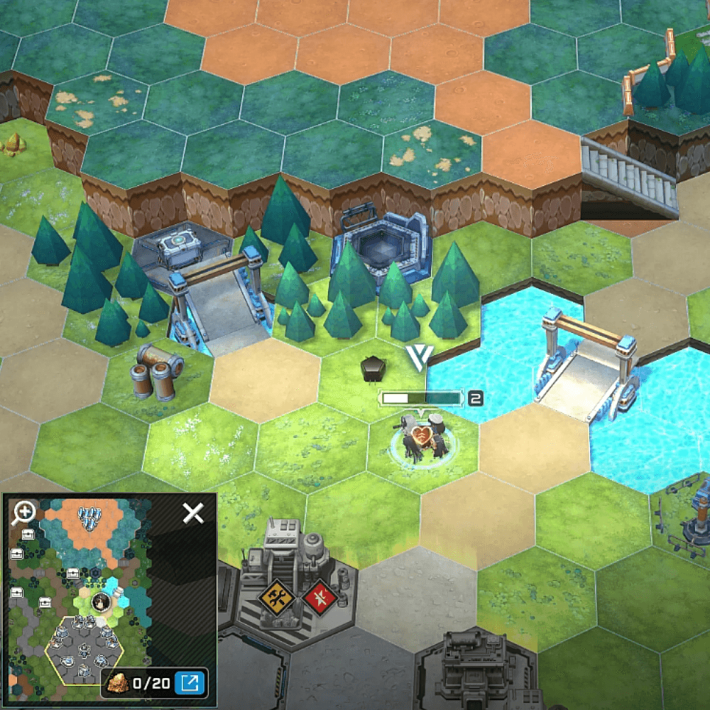Tap the red diamond attack icon
Image resolution: width=710 pixels, height=710 pixels.
tap(318, 597)
